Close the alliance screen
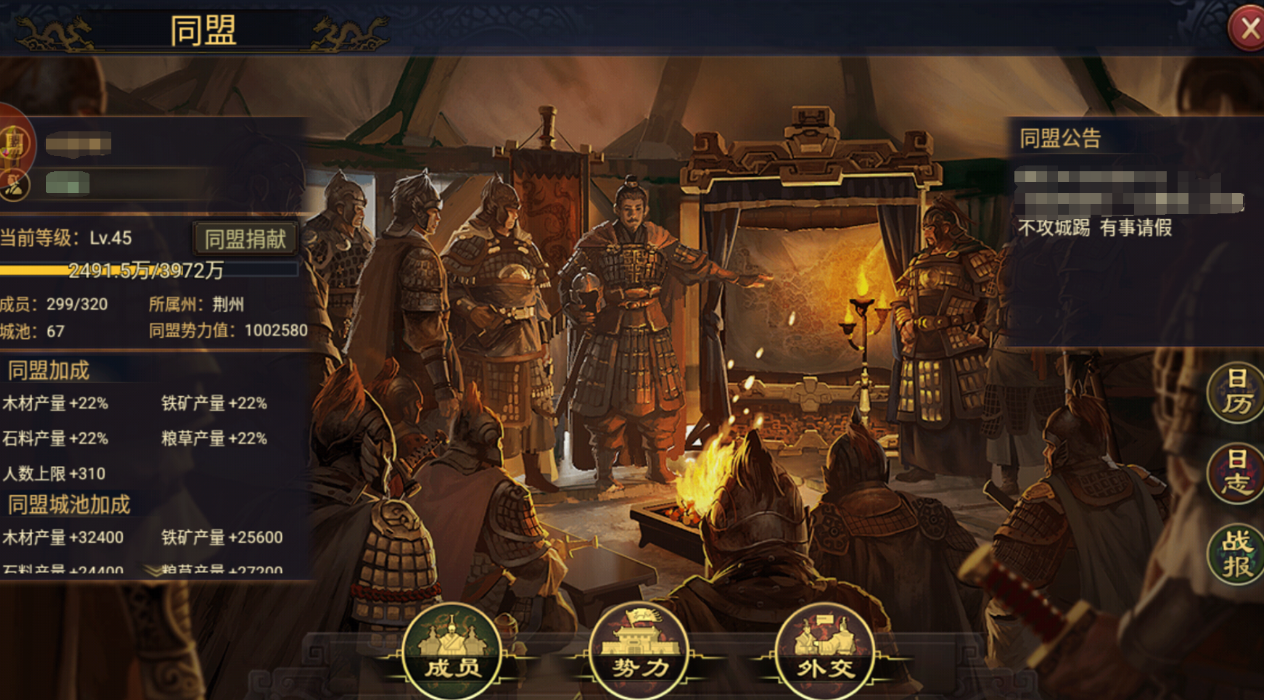The image size is (1264, 700). coord(1247,29)
